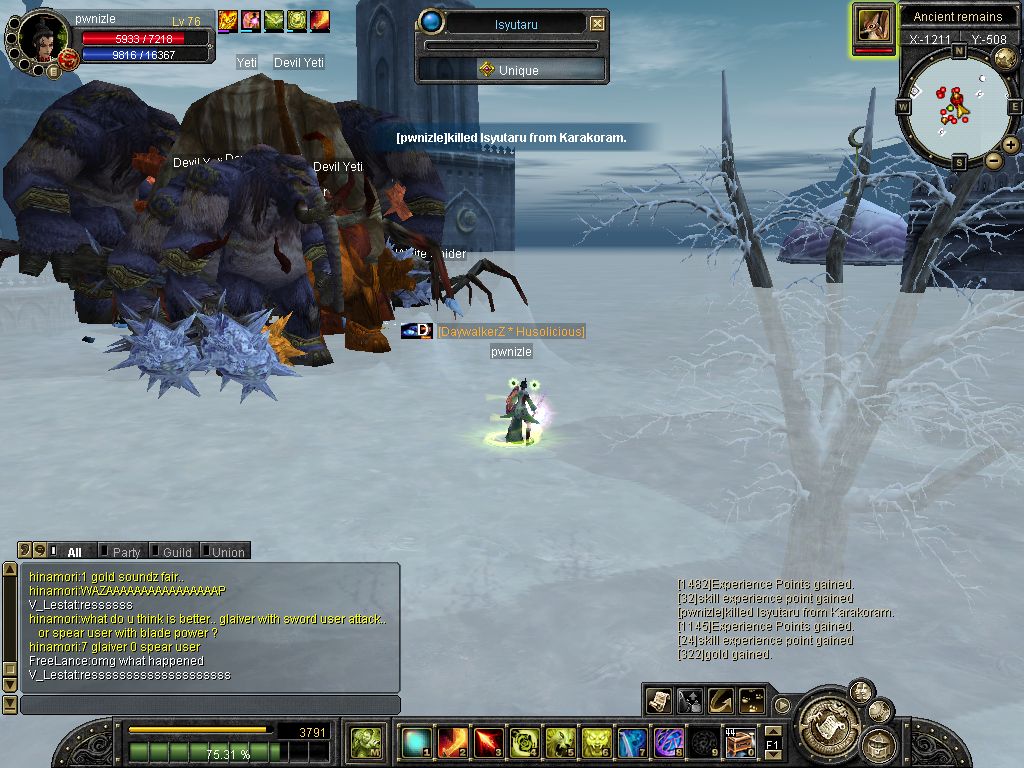Use the treasure chest item in slot 0
This screenshot has width=1024, height=768.
point(740,742)
